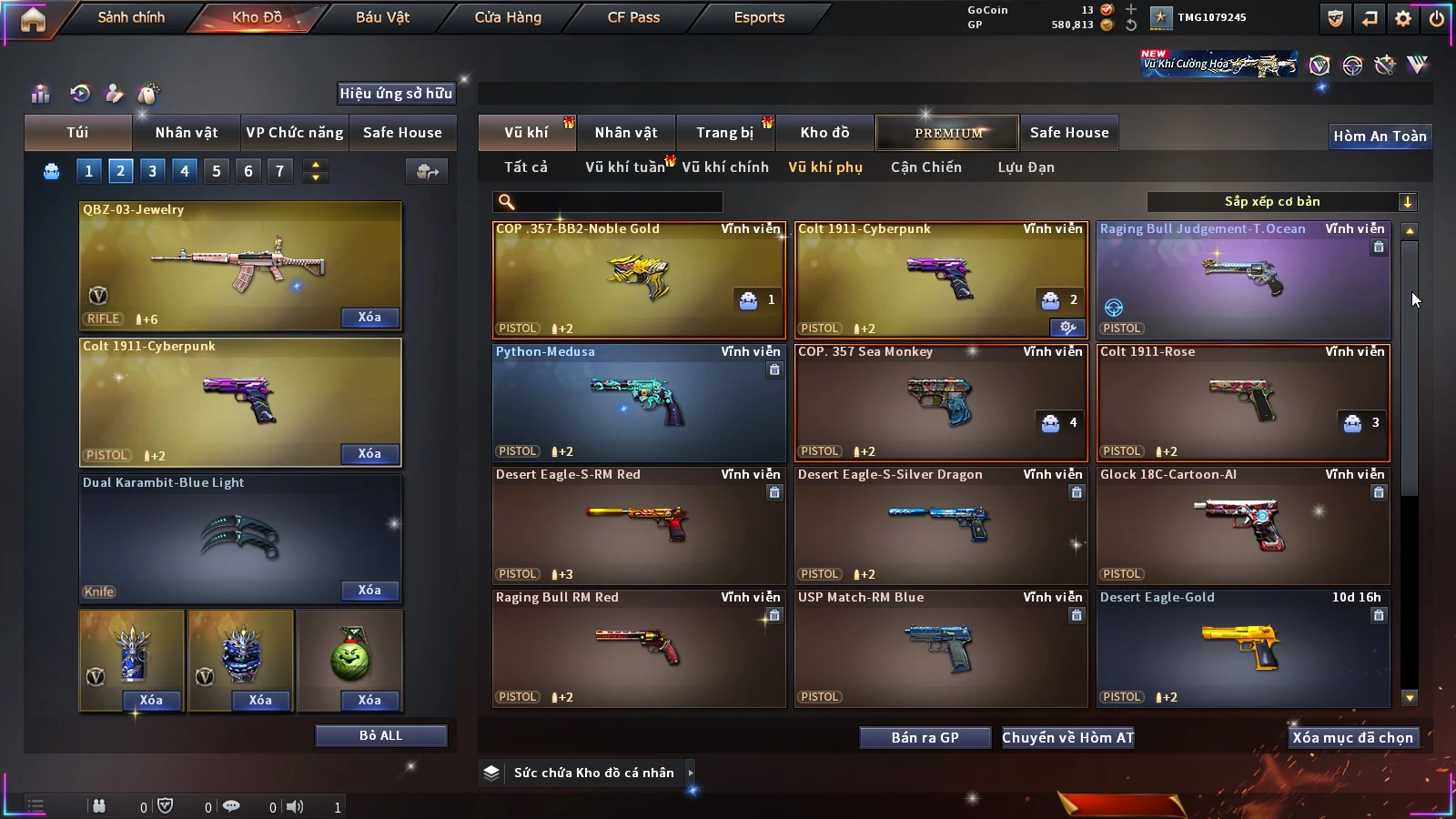Click Chuyển về Hòm AT button
The image size is (1456, 819).
coord(1068,737)
